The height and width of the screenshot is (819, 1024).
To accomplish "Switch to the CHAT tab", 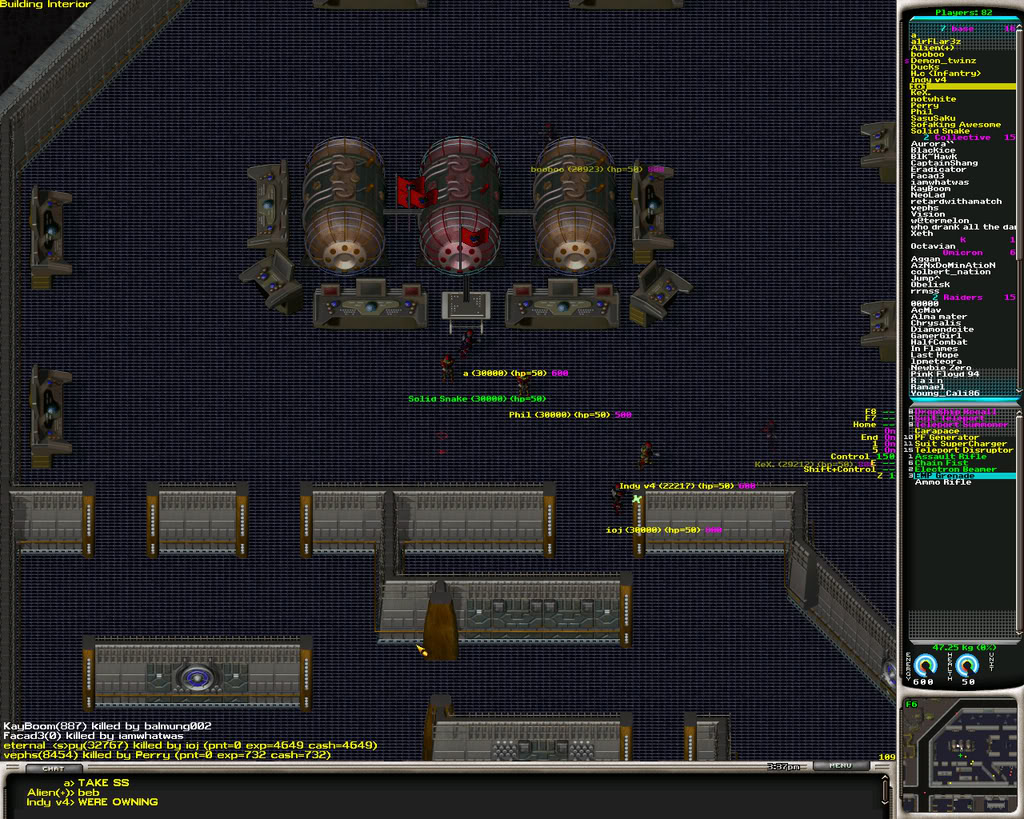I will click(x=47, y=769).
